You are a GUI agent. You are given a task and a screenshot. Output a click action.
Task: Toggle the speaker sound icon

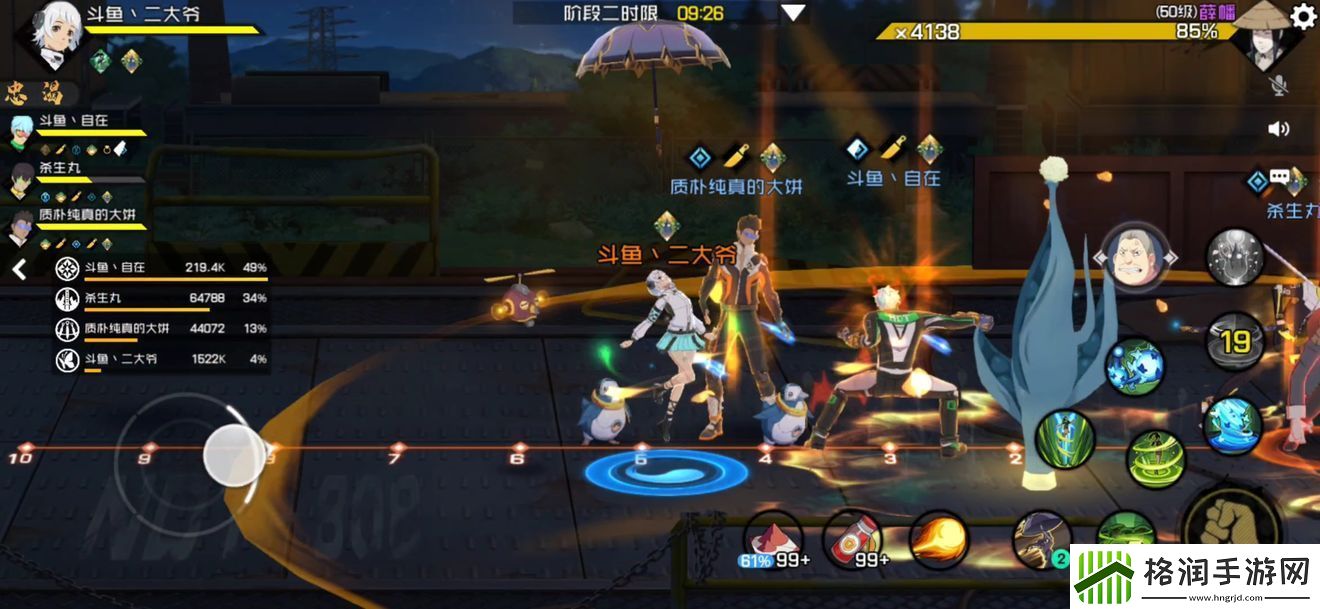coord(1278,129)
